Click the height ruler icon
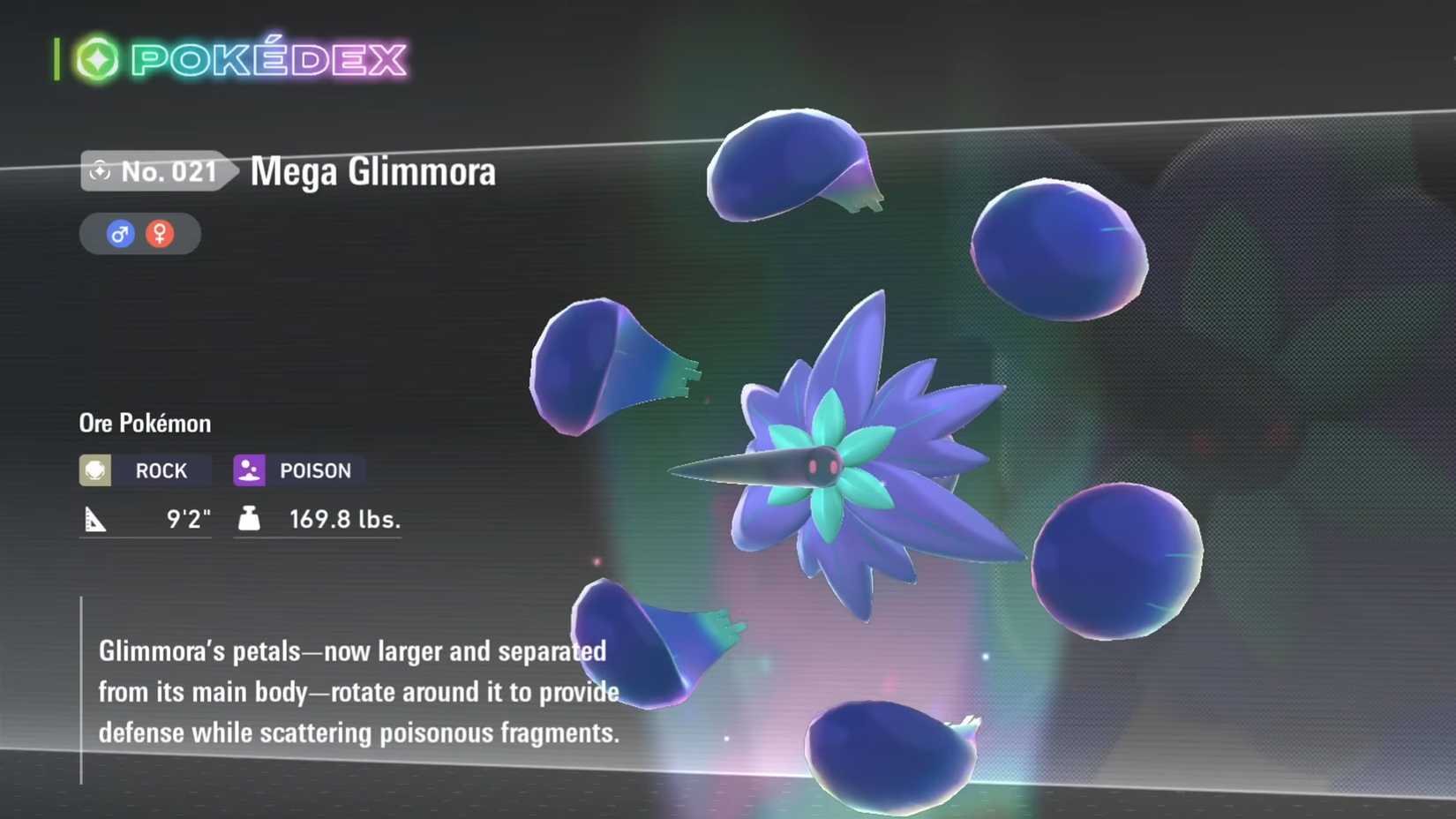The image size is (1456, 819). (97, 519)
